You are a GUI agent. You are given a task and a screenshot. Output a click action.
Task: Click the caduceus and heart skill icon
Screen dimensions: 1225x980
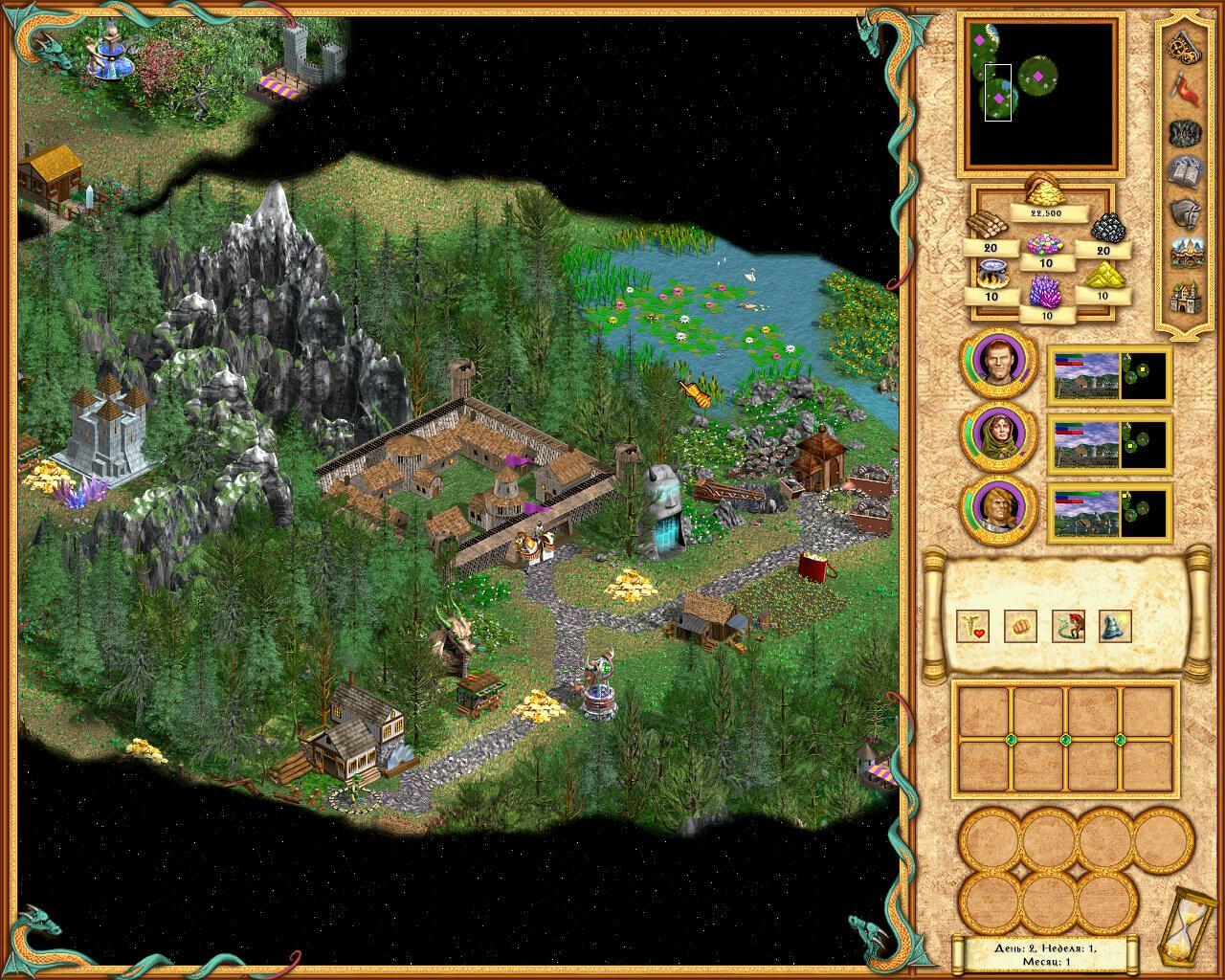[972, 627]
